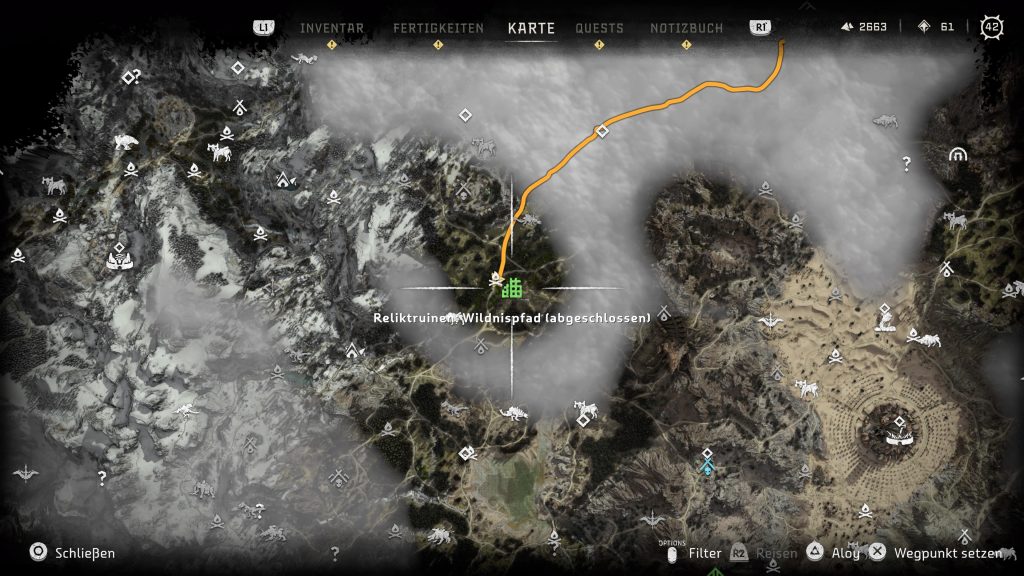
Task: Select the Karte tab
Action: pos(531,28)
